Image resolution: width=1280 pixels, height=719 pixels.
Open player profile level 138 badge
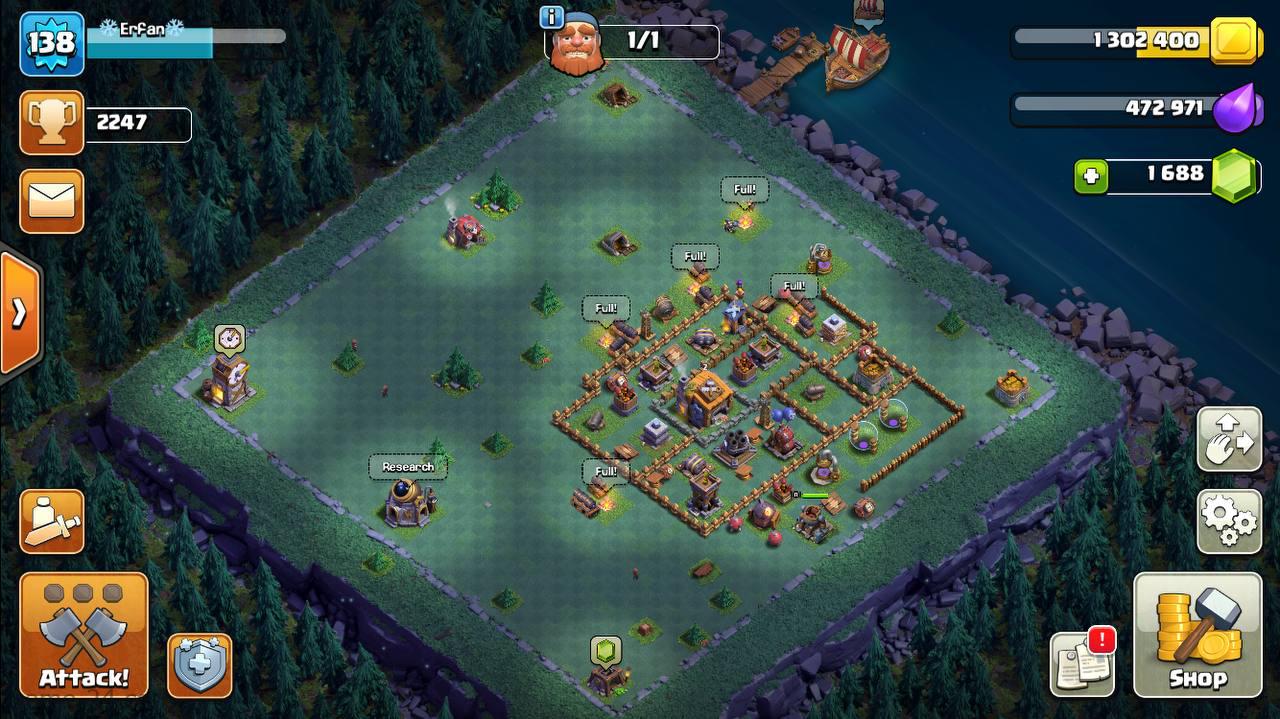pos(51,43)
